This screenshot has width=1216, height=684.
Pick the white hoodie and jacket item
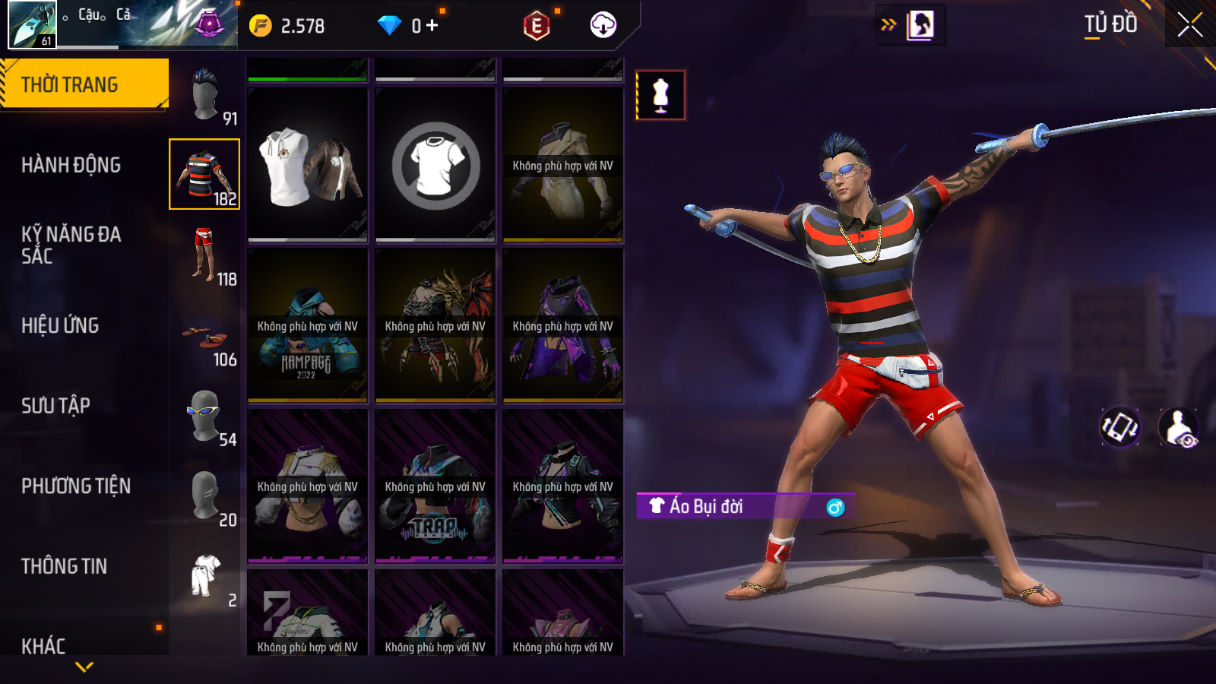point(307,165)
